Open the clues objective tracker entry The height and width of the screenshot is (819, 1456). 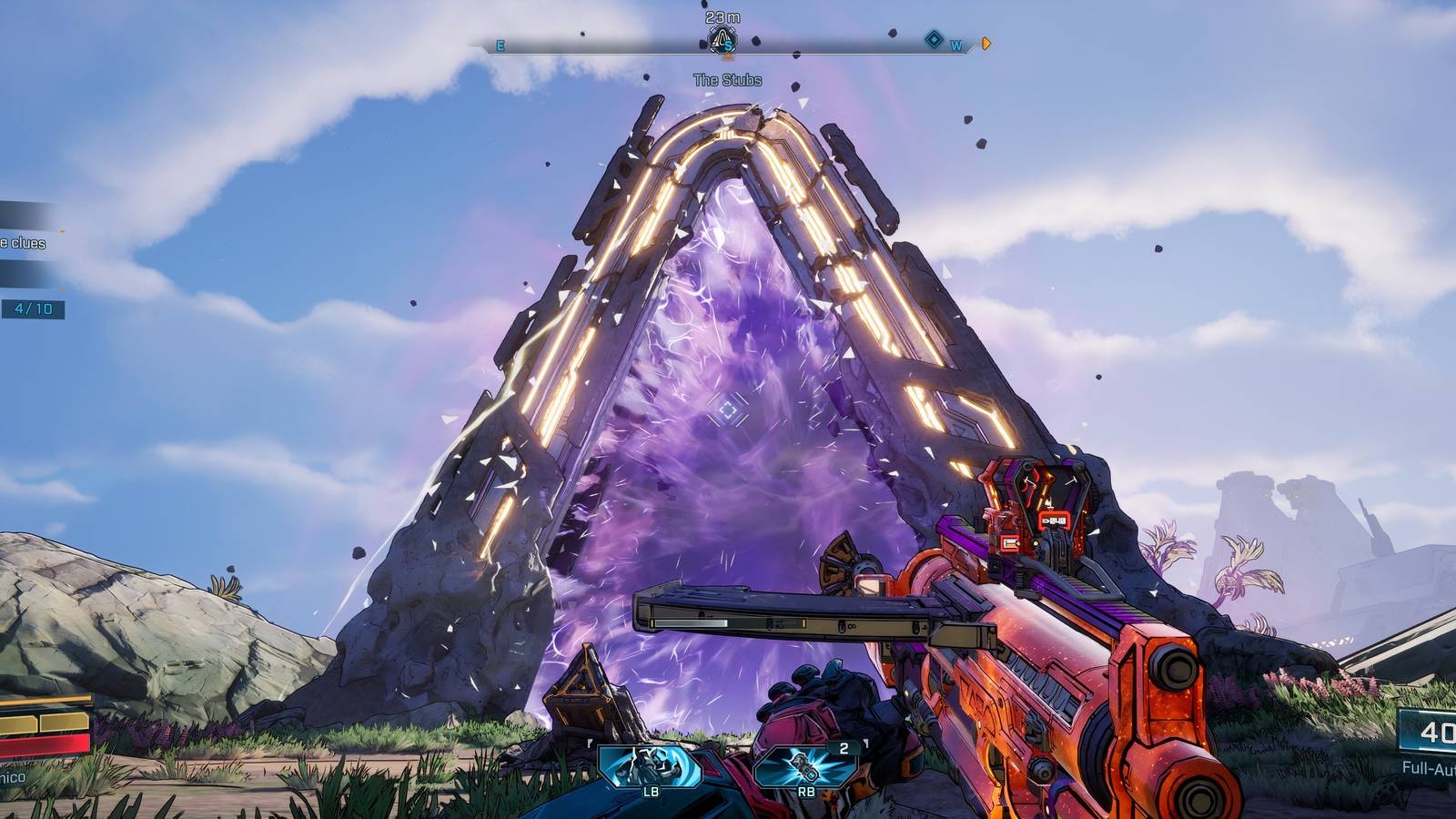[x=24, y=243]
